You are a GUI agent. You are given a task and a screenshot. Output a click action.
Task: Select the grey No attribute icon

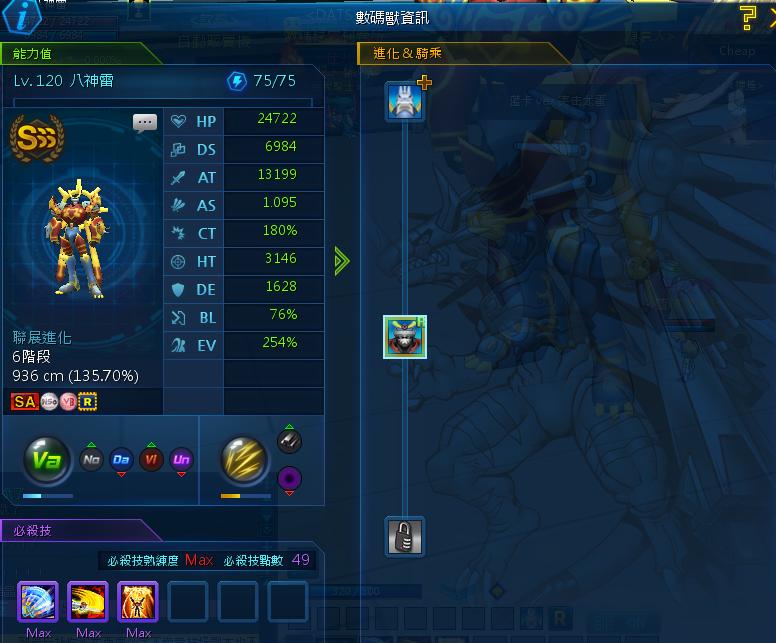pyautogui.click(x=91, y=460)
